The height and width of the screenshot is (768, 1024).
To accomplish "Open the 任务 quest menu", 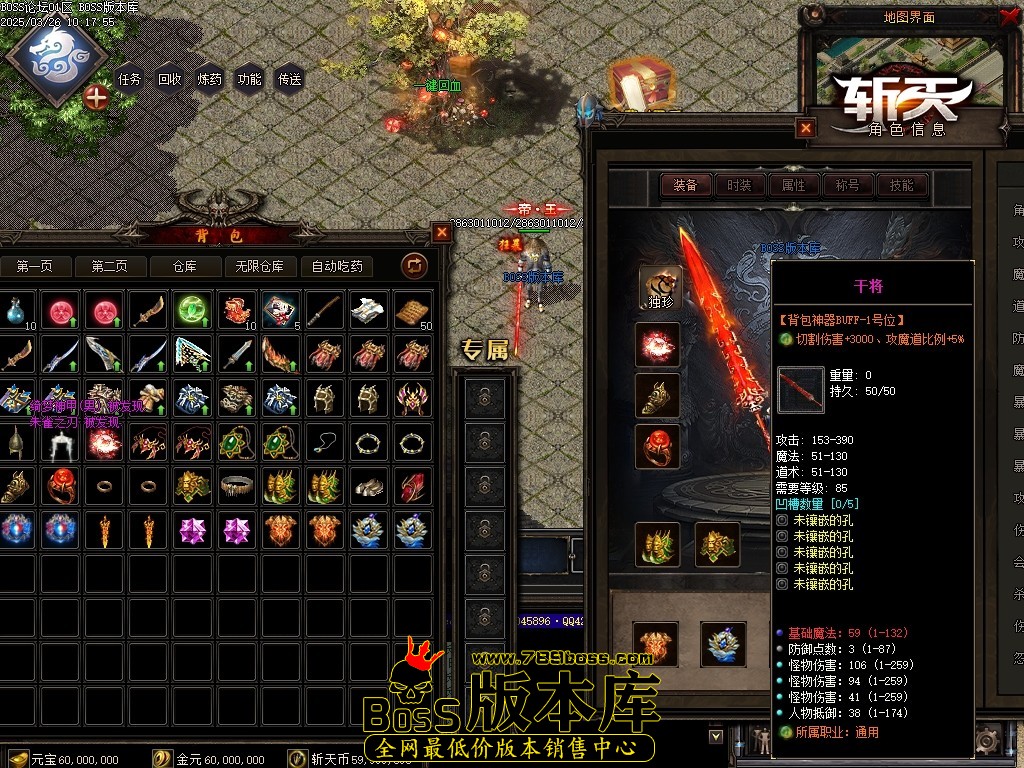I will click(x=129, y=79).
